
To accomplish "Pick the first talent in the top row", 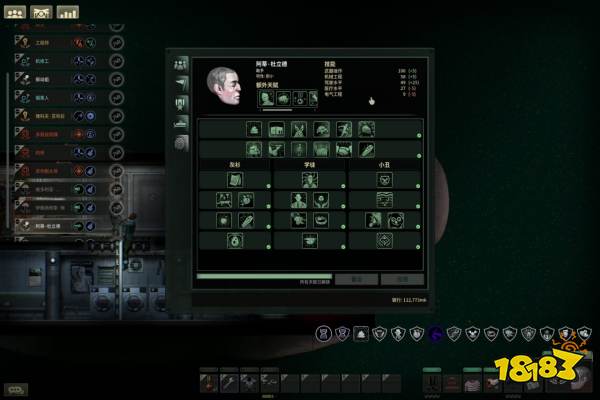I will pos(254,130).
